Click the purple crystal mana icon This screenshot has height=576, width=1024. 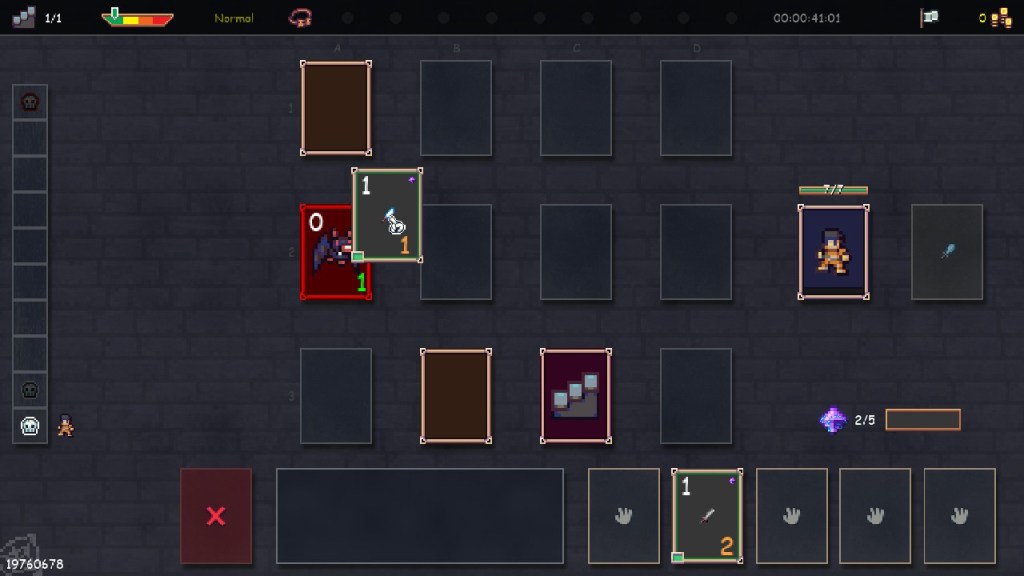(x=832, y=420)
